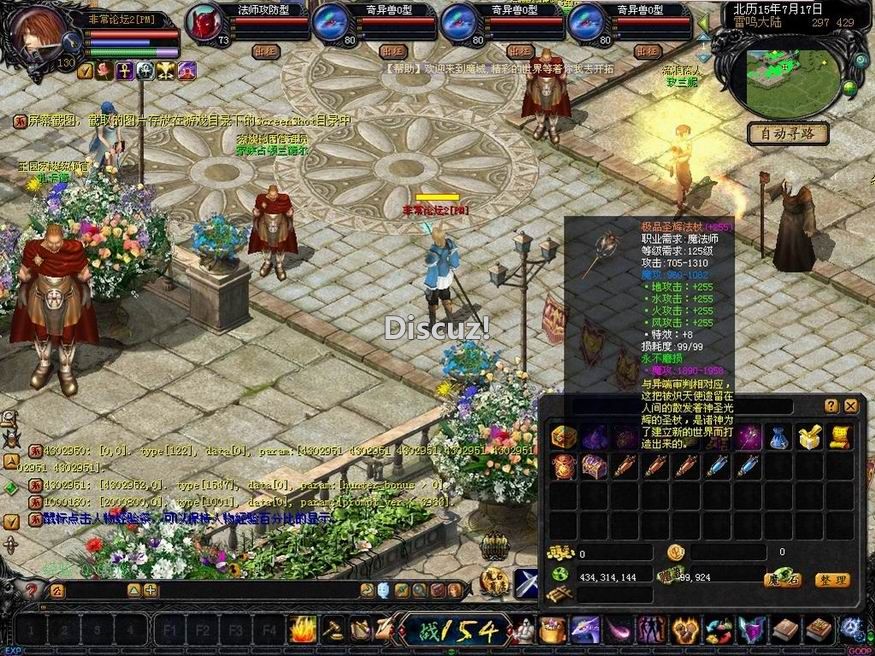Click the purple shield icon in bottom bar
Screen dimensions: 875x656
tap(751, 630)
